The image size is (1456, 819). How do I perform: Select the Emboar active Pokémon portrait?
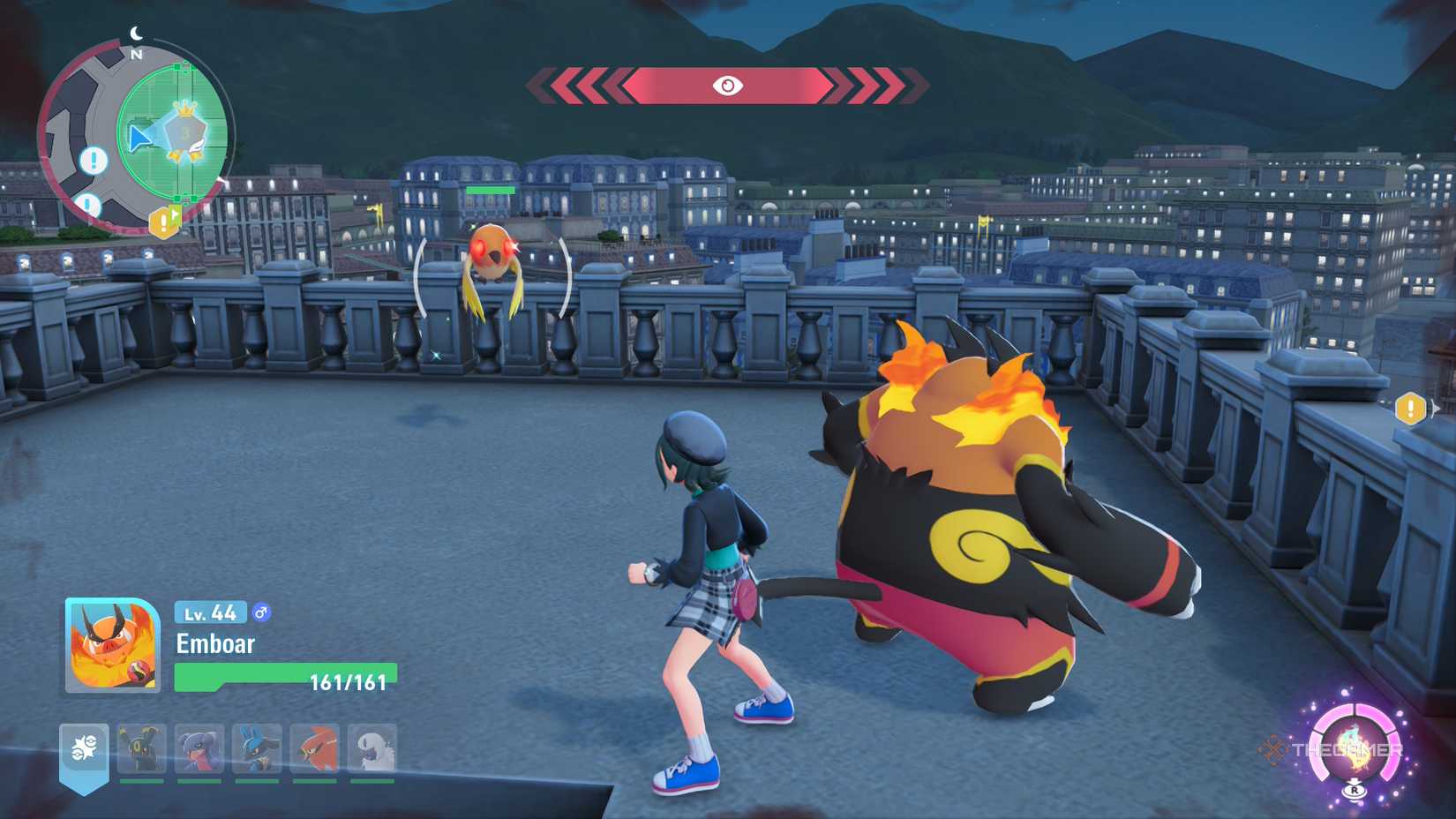tap(112, 645)
